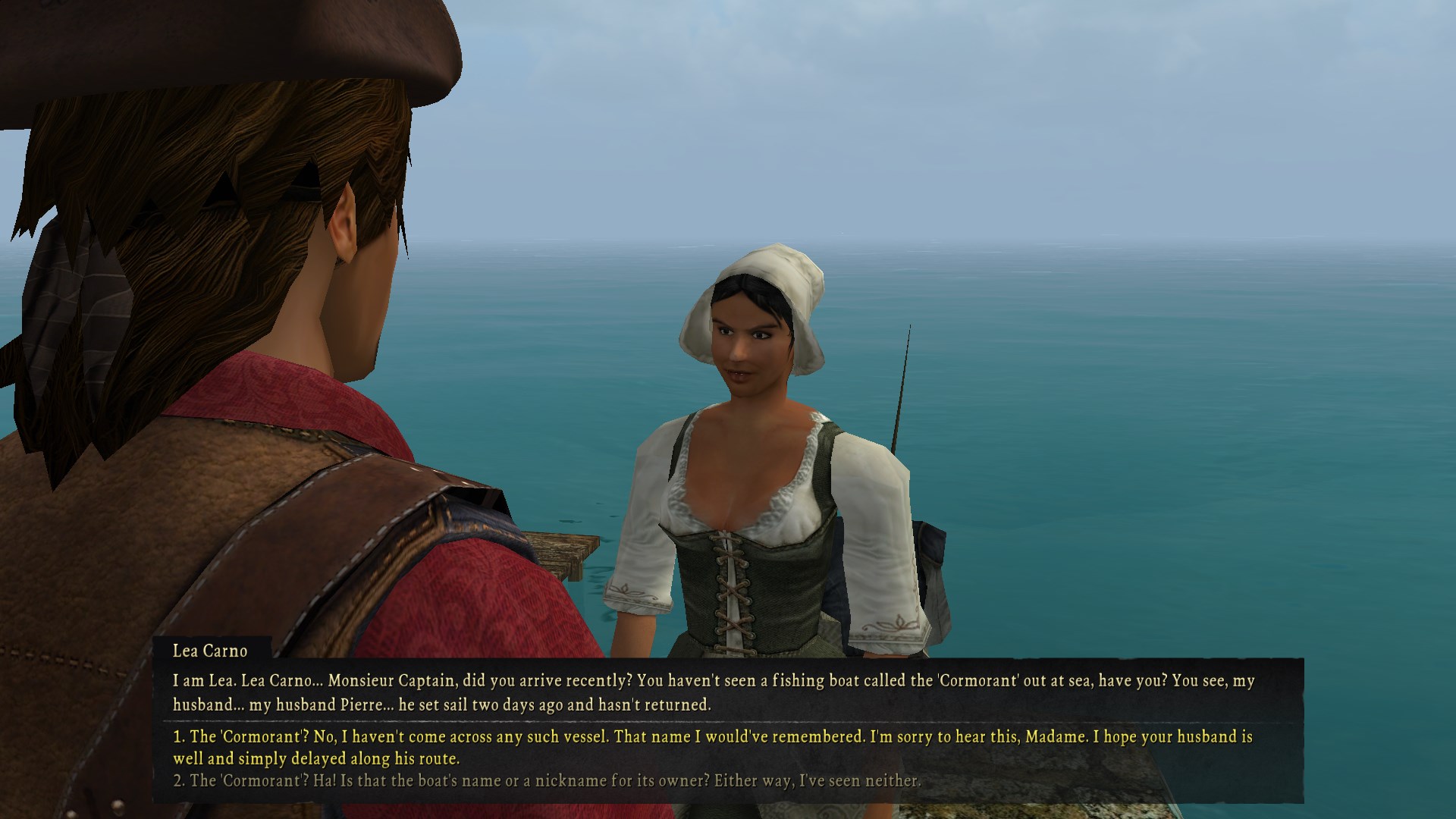
Task: Select the mocking 'nickname for its owner' reply
Action: coord(546,780)
